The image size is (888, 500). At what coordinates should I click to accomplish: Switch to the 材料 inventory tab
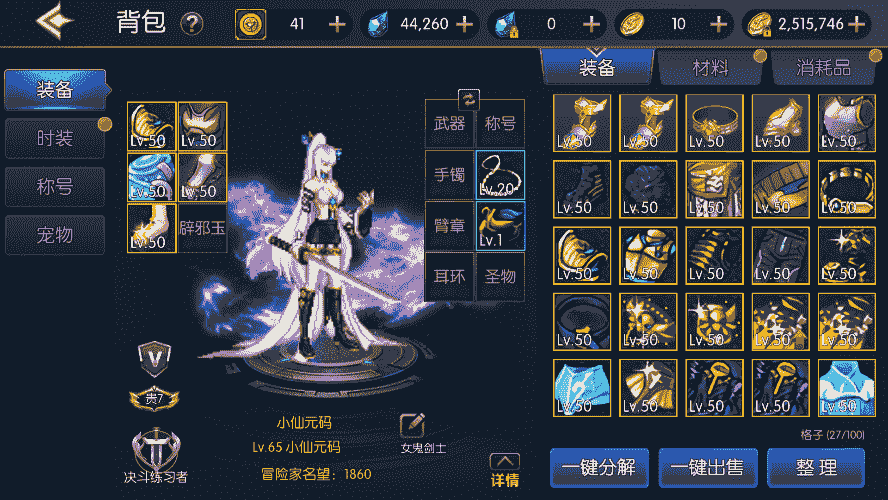point(710,68)
